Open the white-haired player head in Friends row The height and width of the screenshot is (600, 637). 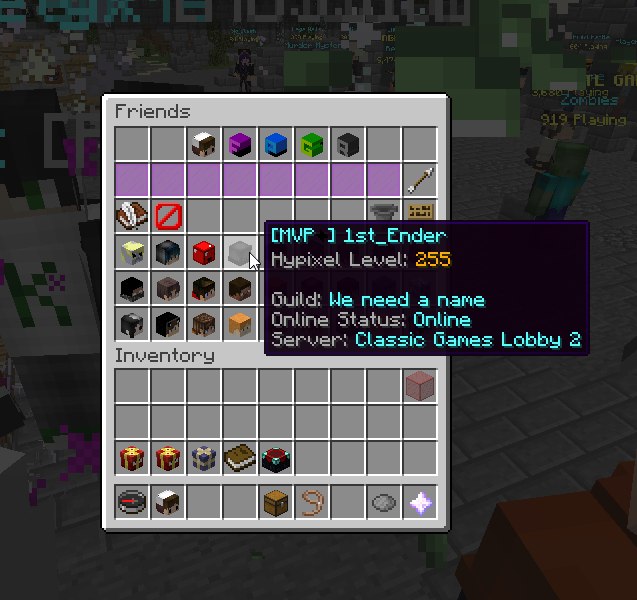click(204, 144)
